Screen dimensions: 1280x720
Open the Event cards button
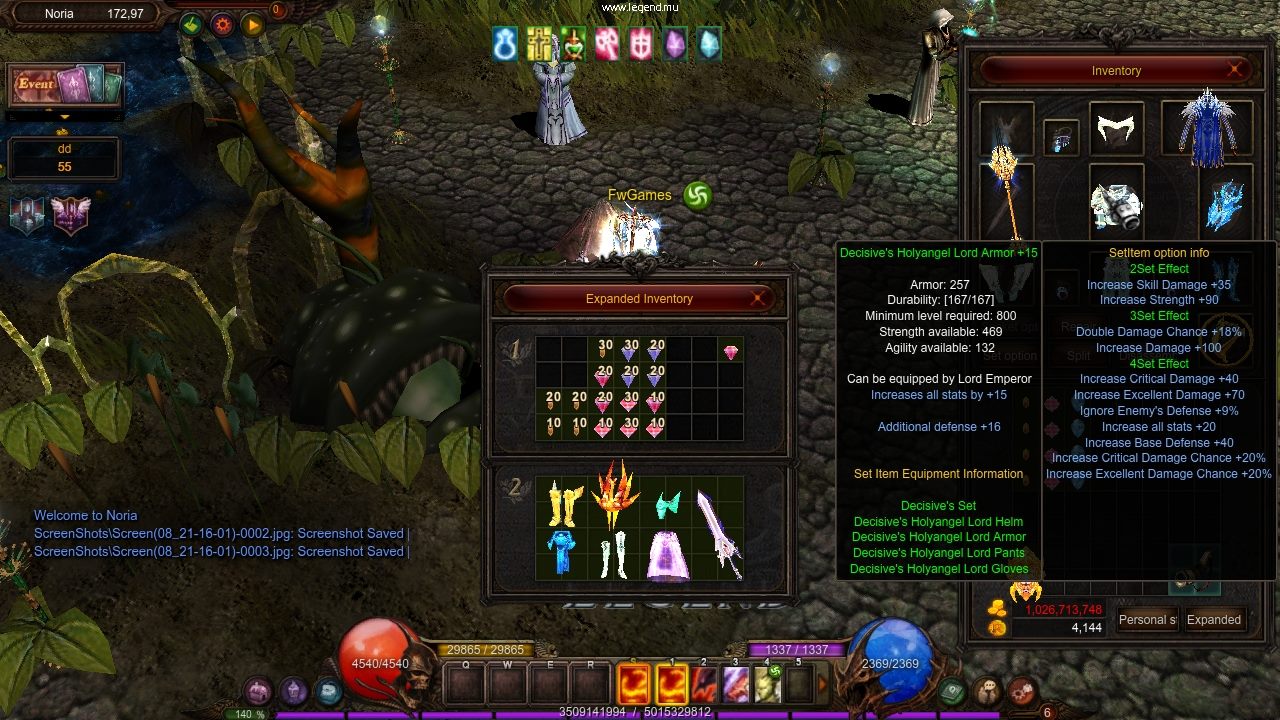pyautogui.click(x=66, y=86)
